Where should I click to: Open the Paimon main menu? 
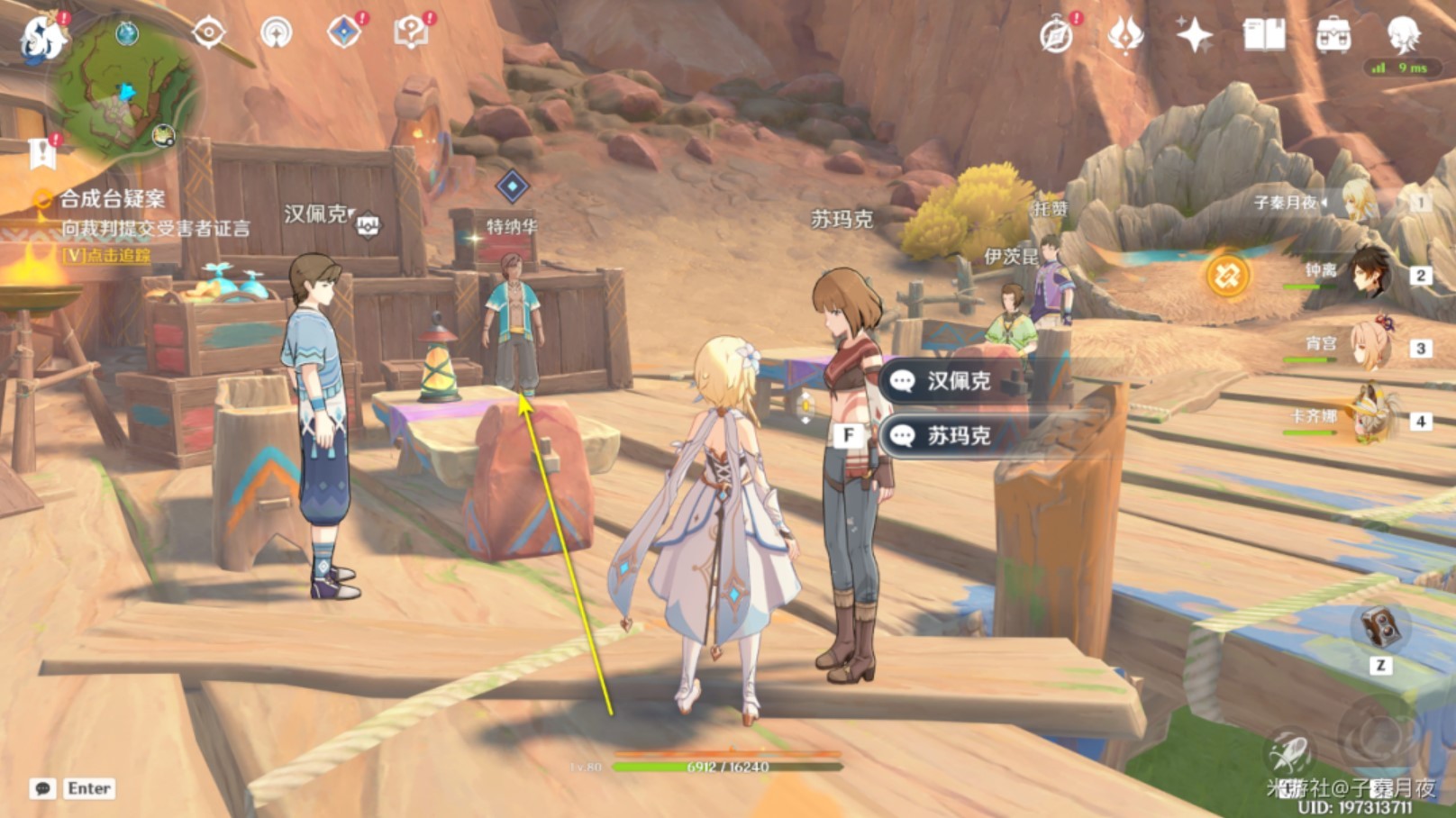tap(42, 38)
